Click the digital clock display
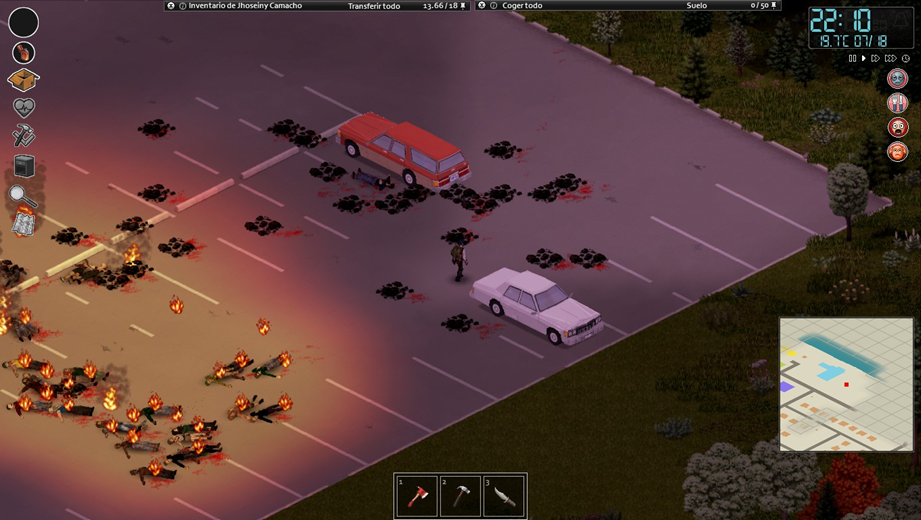Viewport: 921px width, 520px height. 846,27
